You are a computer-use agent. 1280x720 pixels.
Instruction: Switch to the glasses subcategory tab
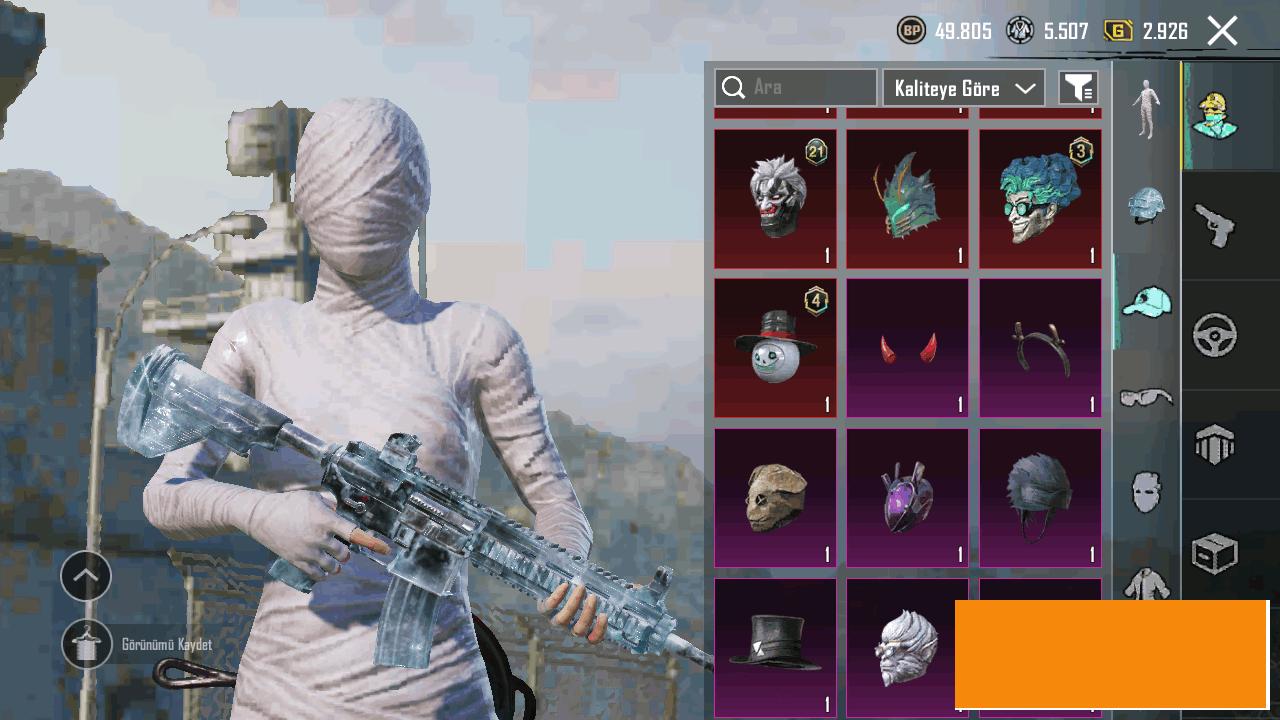(x=1146, y=398)
